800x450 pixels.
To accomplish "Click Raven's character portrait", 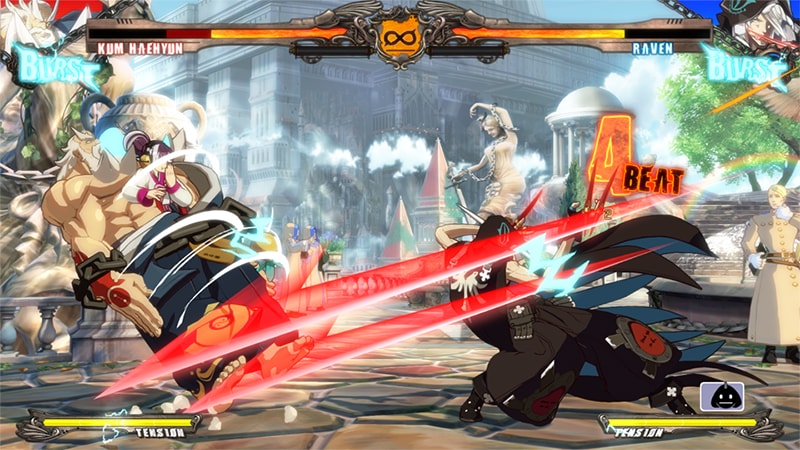I will coord(762,24).
